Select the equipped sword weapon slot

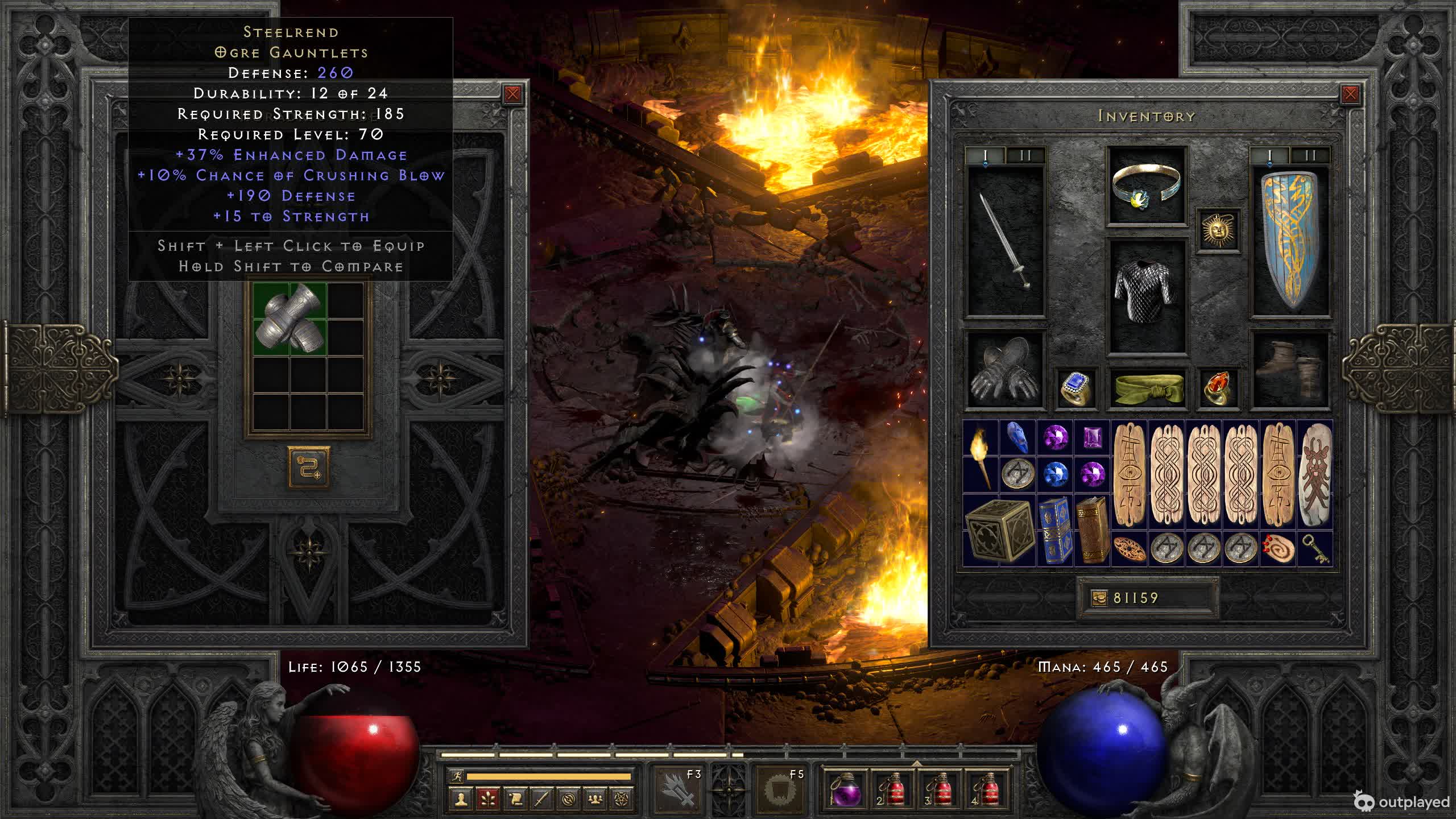[x=1006, y=241]
